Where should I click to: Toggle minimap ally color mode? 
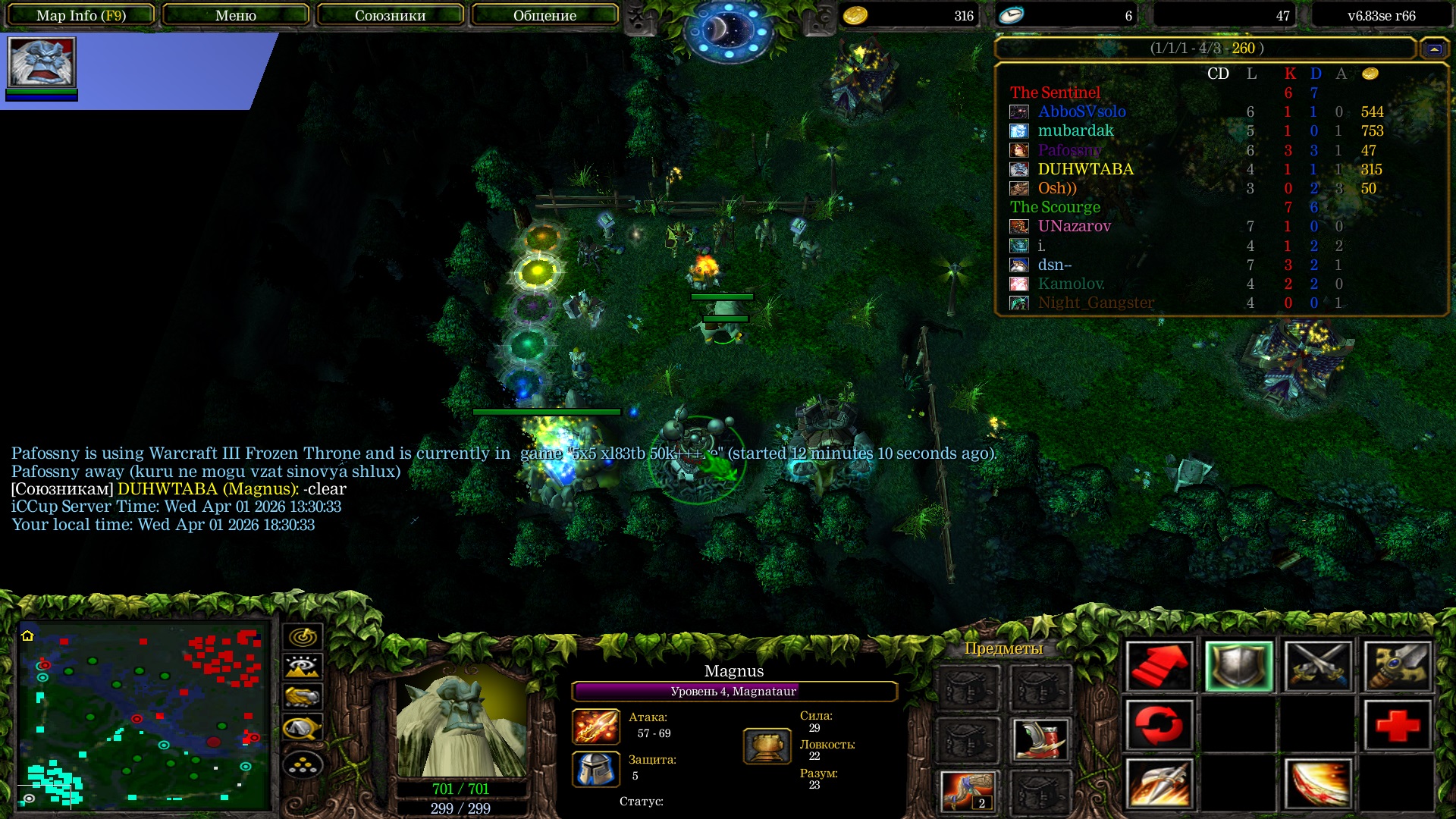point(303,697)
